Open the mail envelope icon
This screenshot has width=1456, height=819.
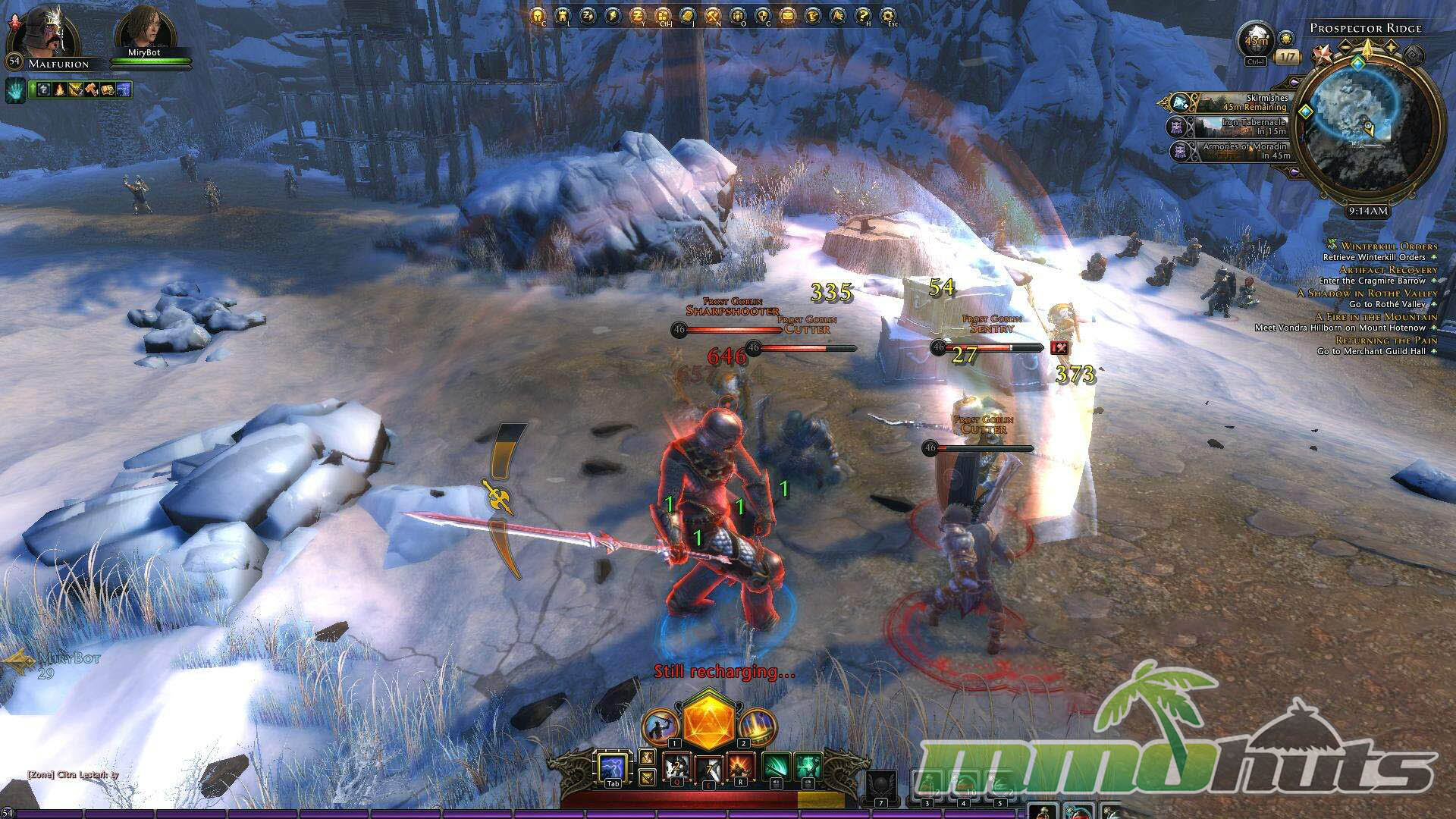(x=787, y=14)
